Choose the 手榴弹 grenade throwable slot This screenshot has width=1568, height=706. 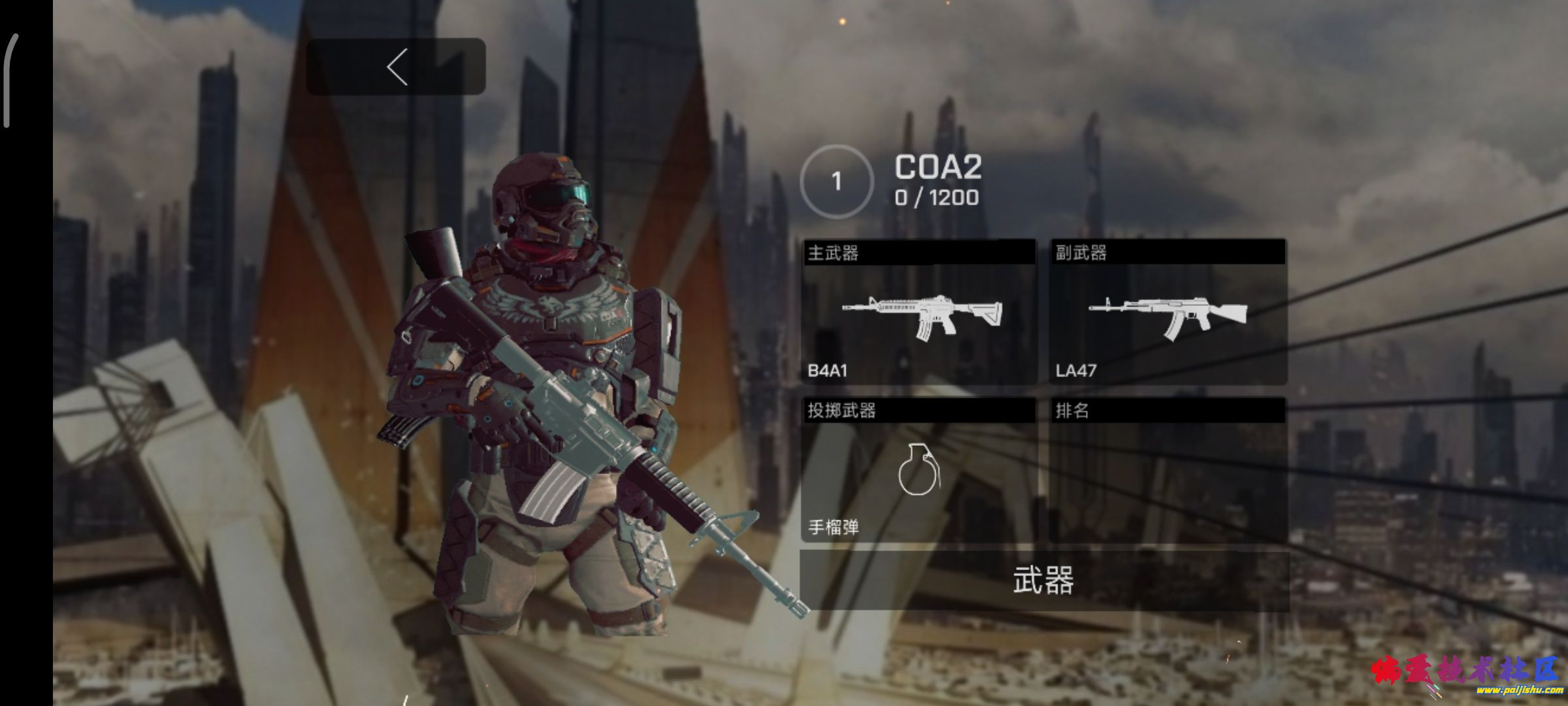[919, 471]
